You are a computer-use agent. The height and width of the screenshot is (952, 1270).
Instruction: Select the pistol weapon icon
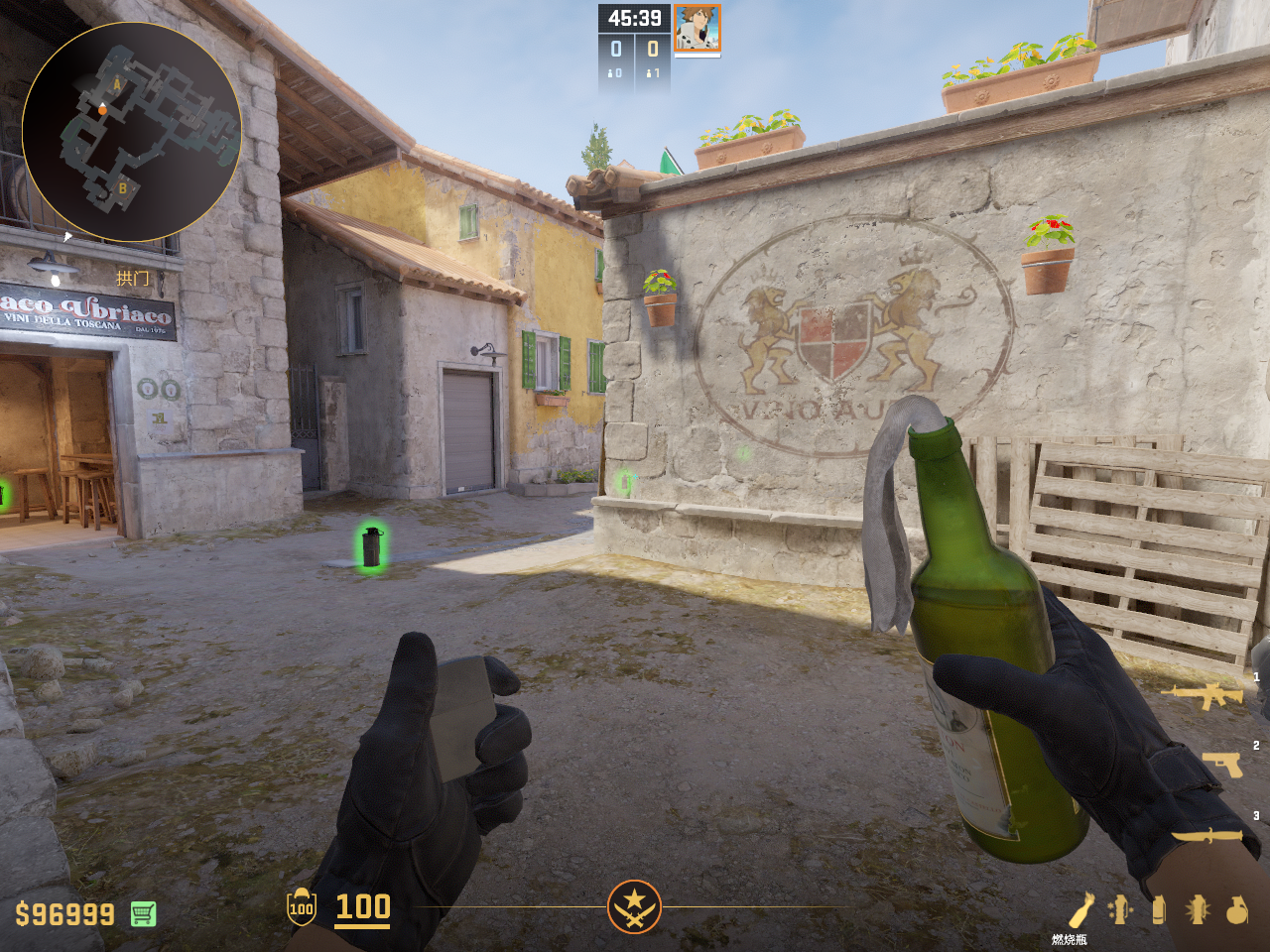coord(1222,765)
